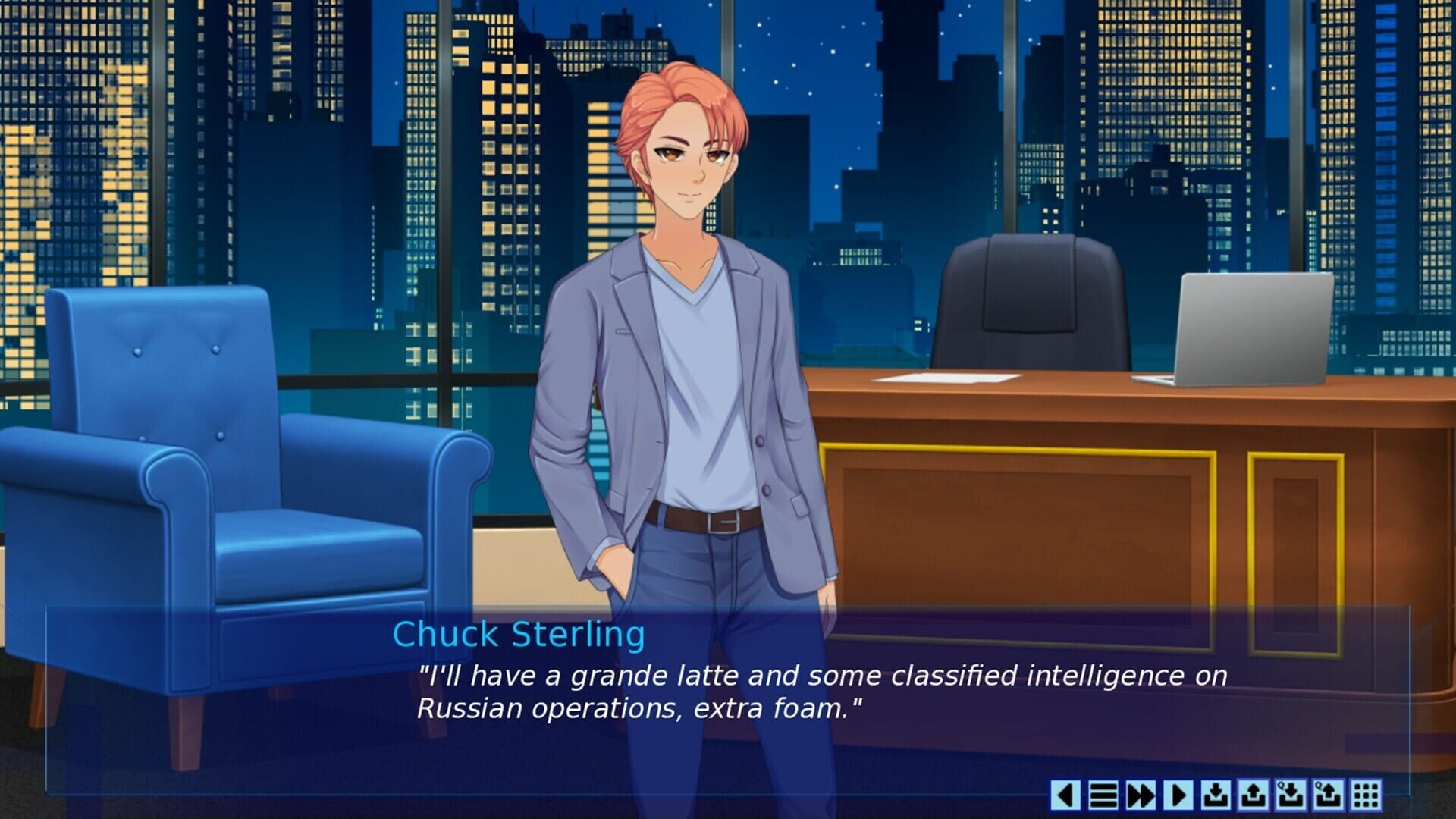Open the load game screen
Image resolution: width=1456 pixels, height=819 pixels.
(1254, 794)
